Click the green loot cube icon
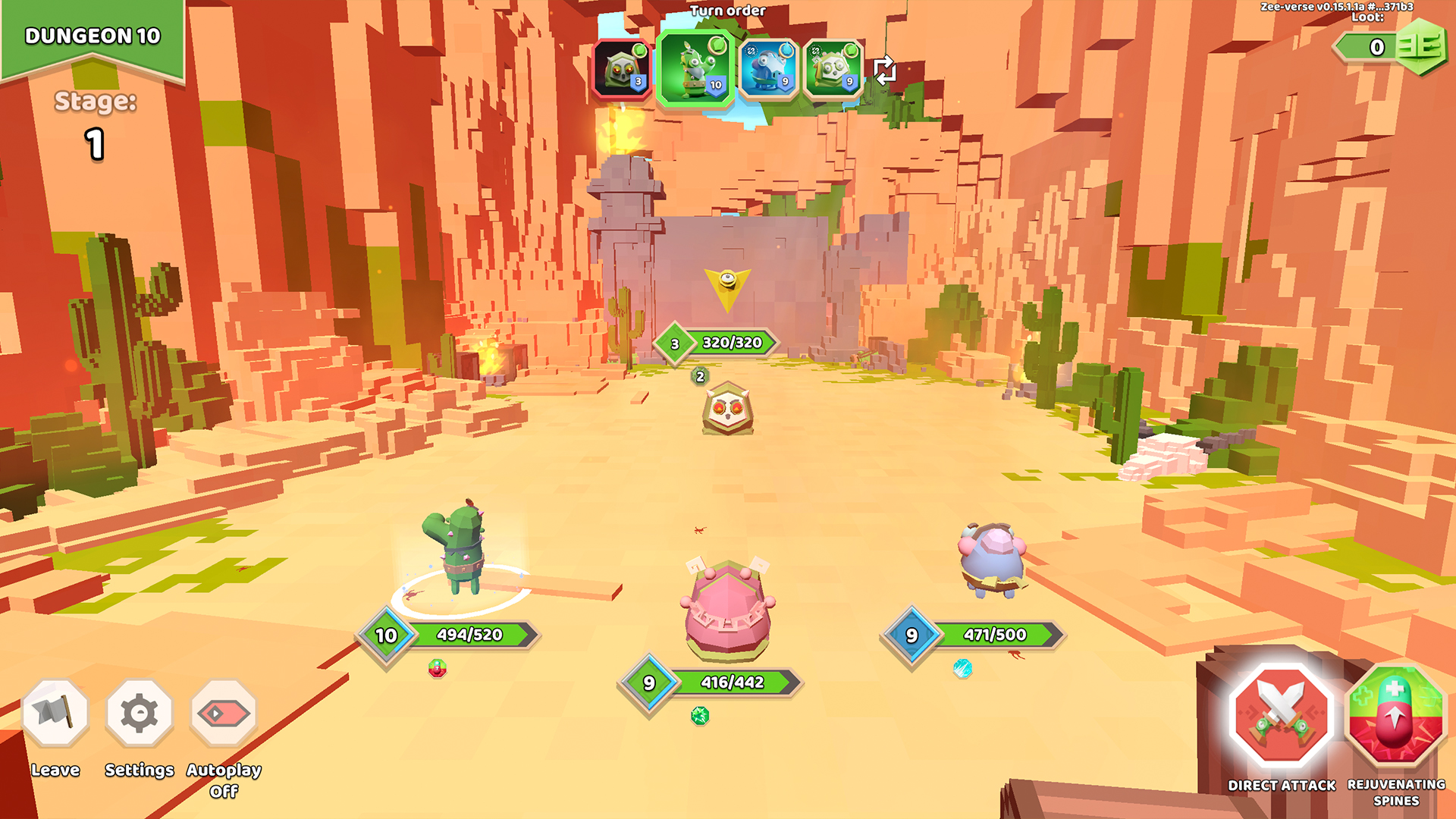Screen dimensions: 1456x819 coord(1420,47)
